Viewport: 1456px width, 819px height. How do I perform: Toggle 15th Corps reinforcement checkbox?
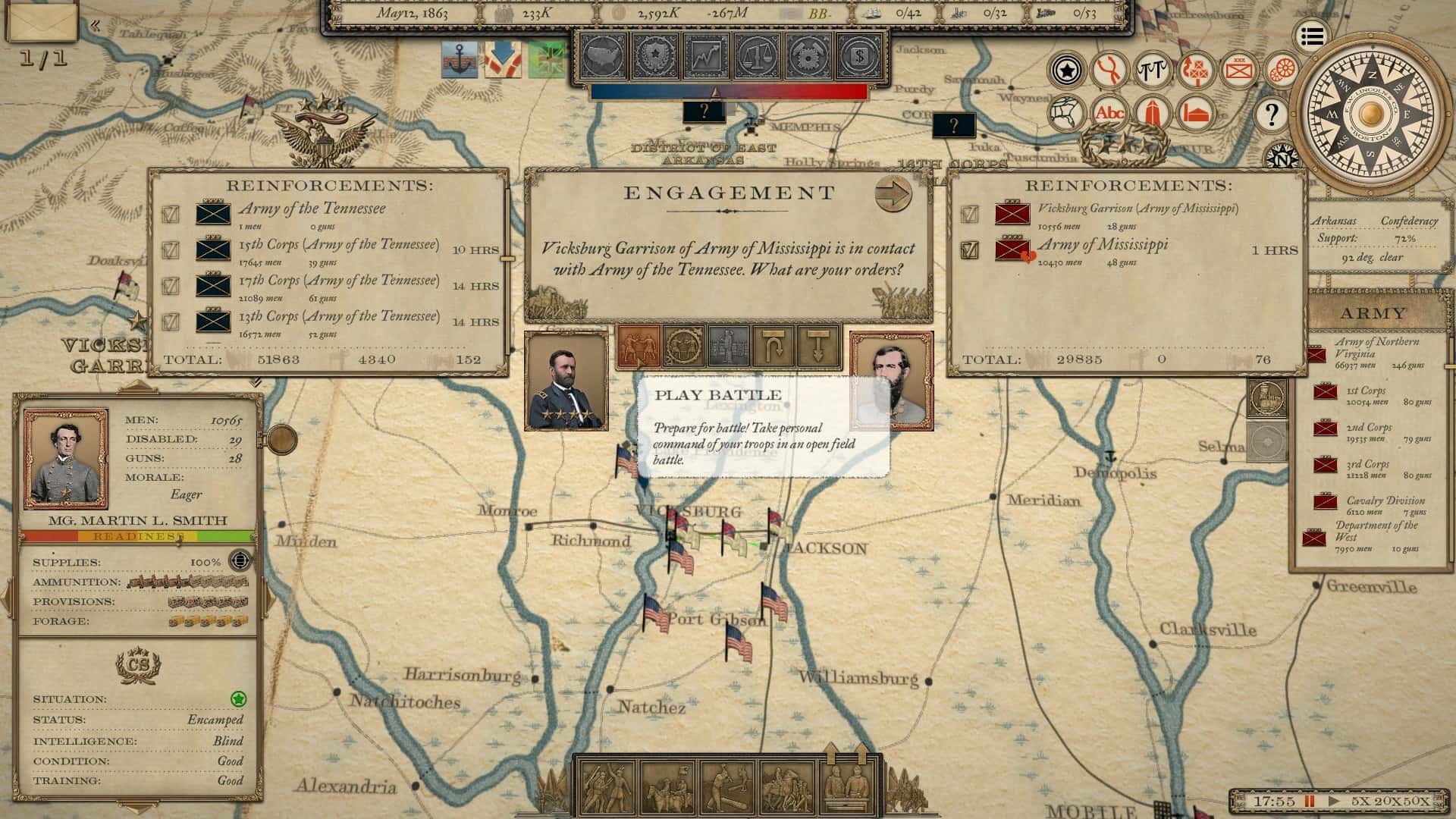[171, 249]
